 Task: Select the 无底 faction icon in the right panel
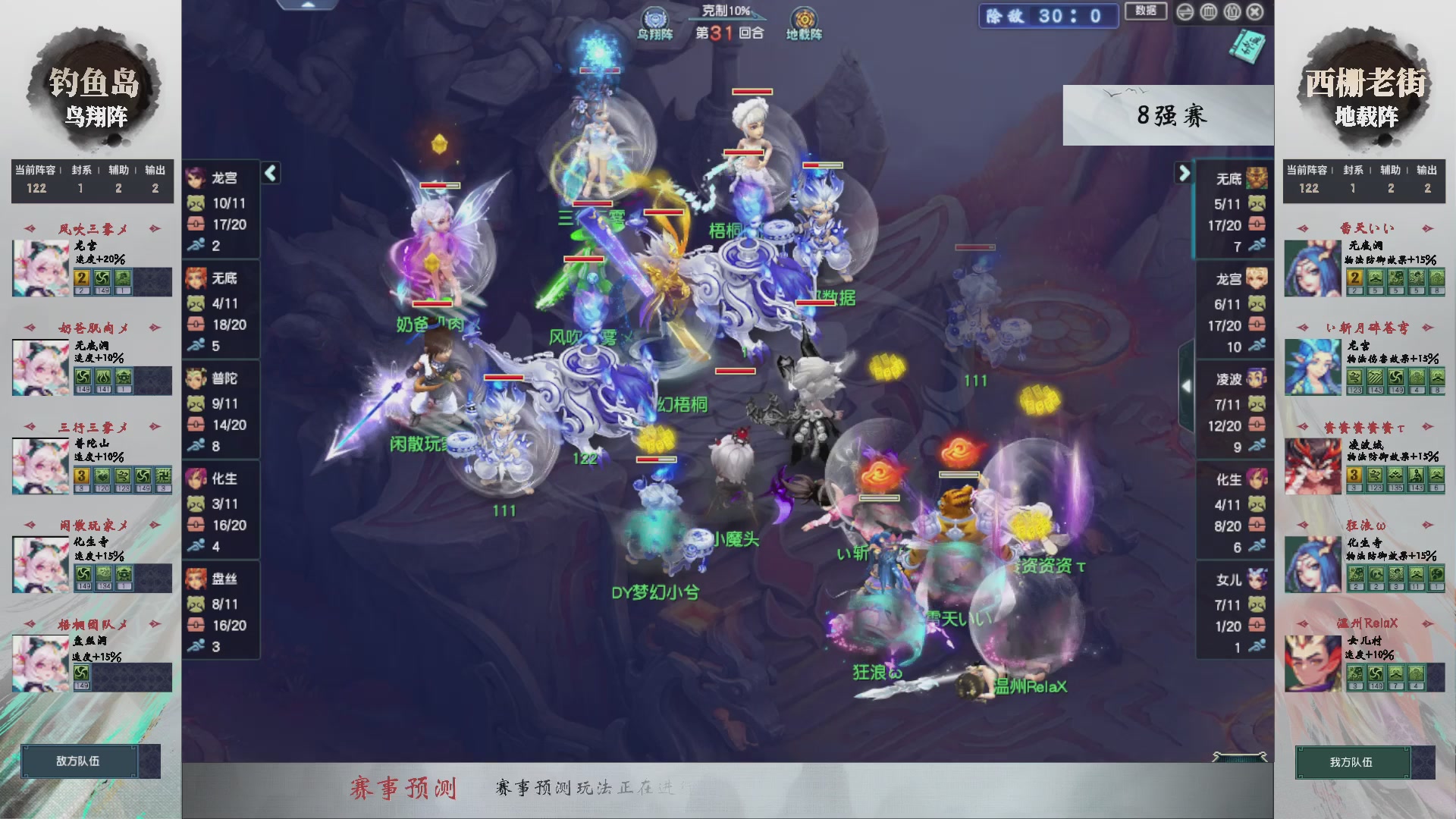click(x=1257, y=177)
